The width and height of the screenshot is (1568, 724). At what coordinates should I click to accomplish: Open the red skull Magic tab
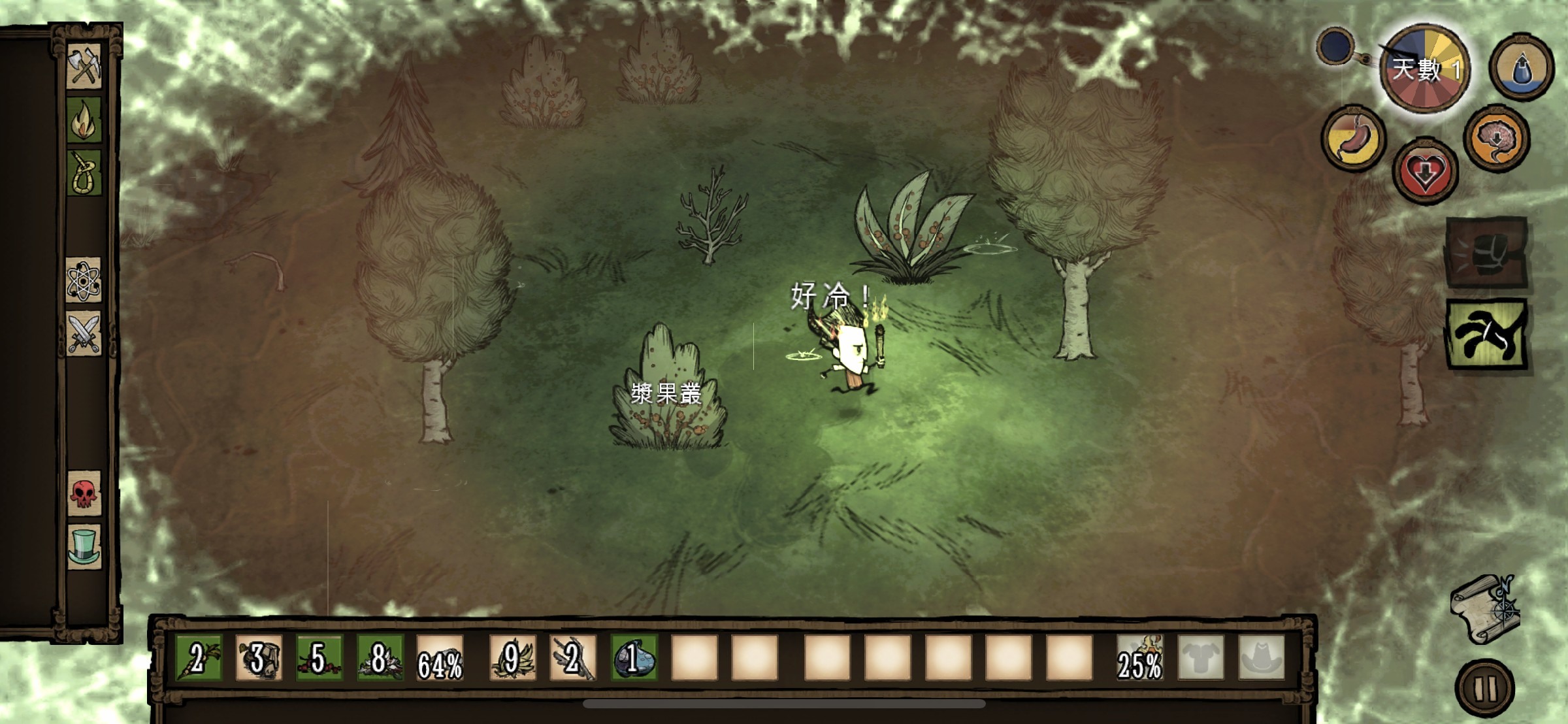pyautogui.click(x=84, y=493)
